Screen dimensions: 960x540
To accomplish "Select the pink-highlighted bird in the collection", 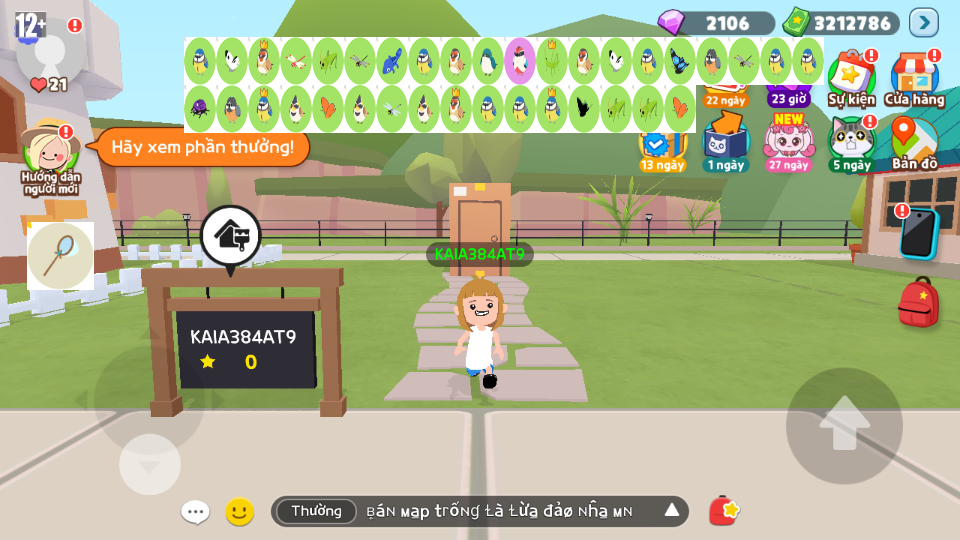I will 520,60.
